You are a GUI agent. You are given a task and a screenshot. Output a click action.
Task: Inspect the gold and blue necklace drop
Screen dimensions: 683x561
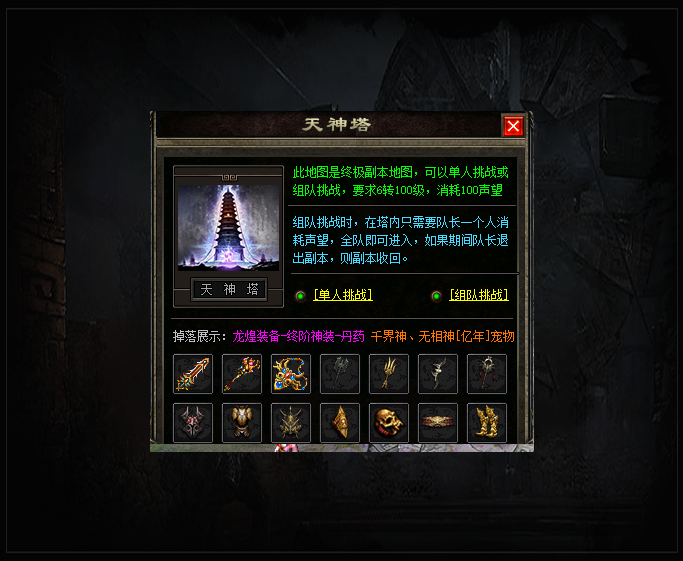pos(291,374)
